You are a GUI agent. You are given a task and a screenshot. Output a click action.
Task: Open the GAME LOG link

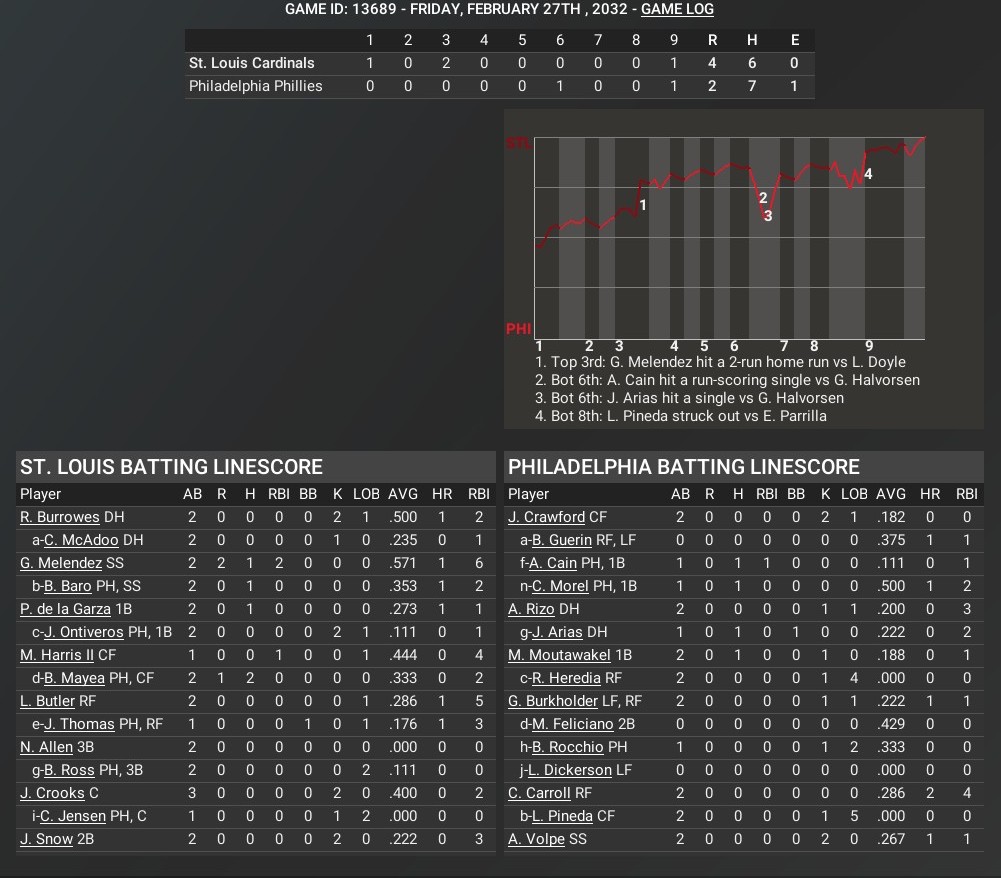(677, 9)
